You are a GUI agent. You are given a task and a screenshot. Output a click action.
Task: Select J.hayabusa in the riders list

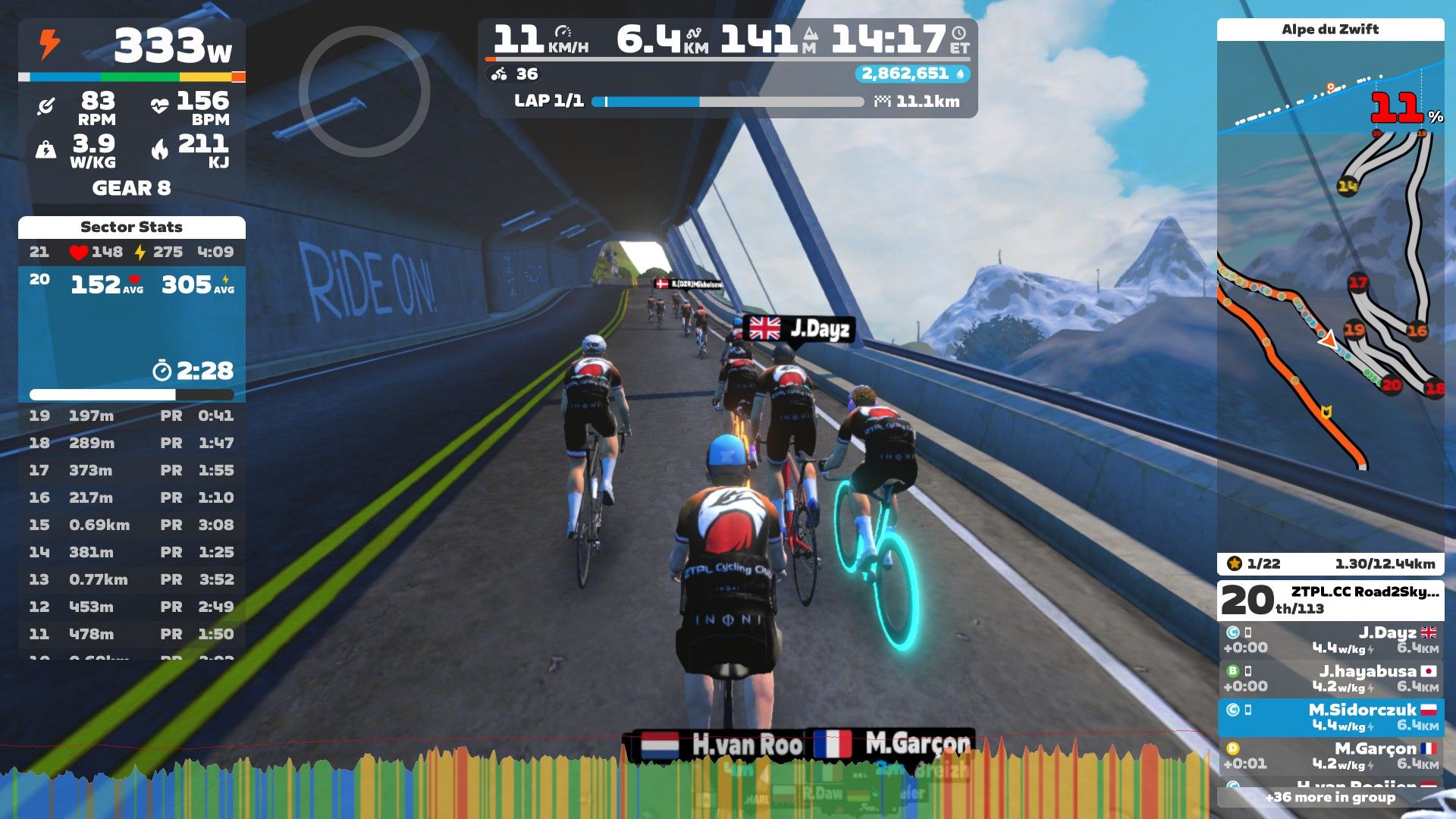click(1331, 679)
